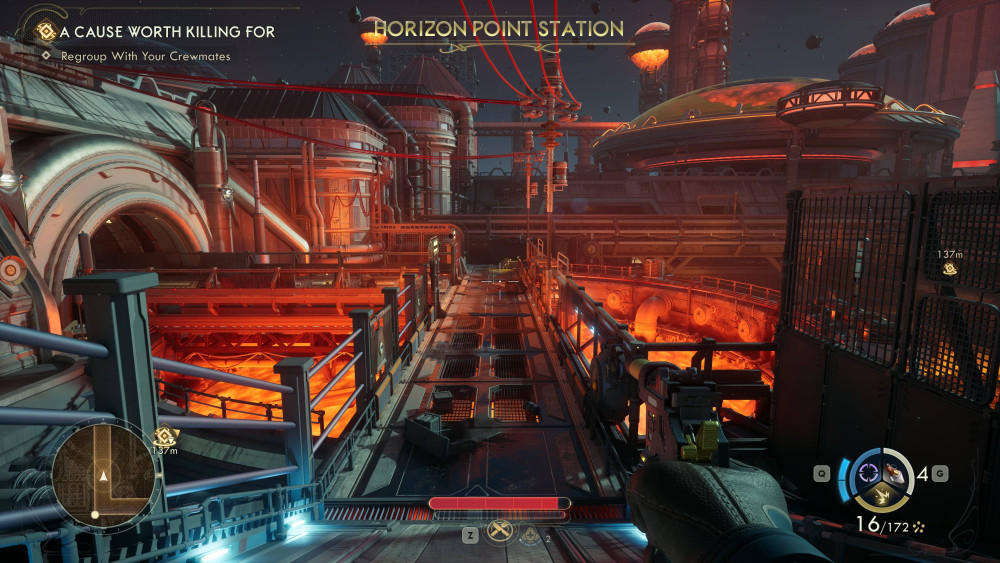Click the objective marker beside the minimap
1000x563 pixels.
point(164,435)
